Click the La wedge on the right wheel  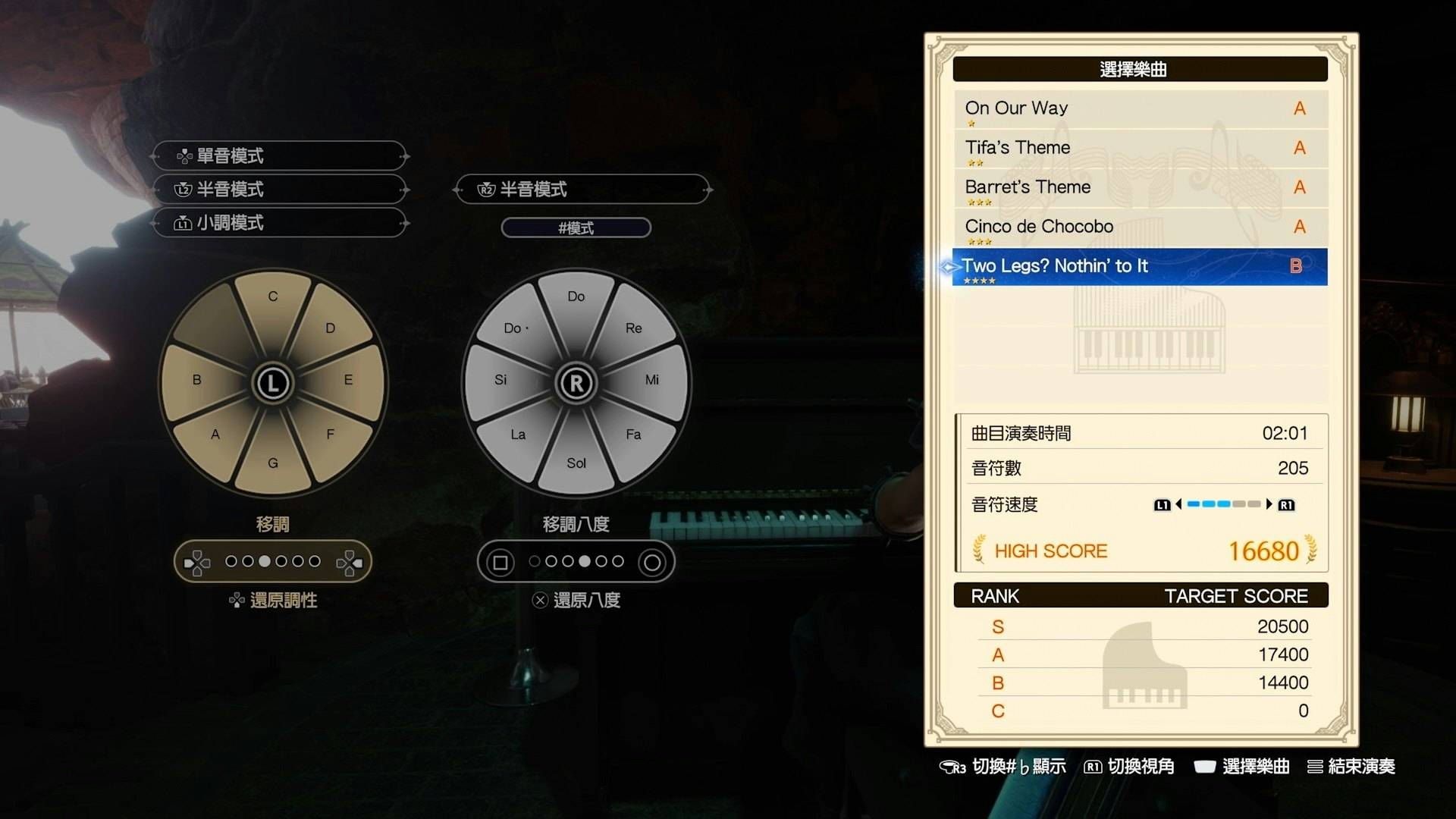(519, 434)
